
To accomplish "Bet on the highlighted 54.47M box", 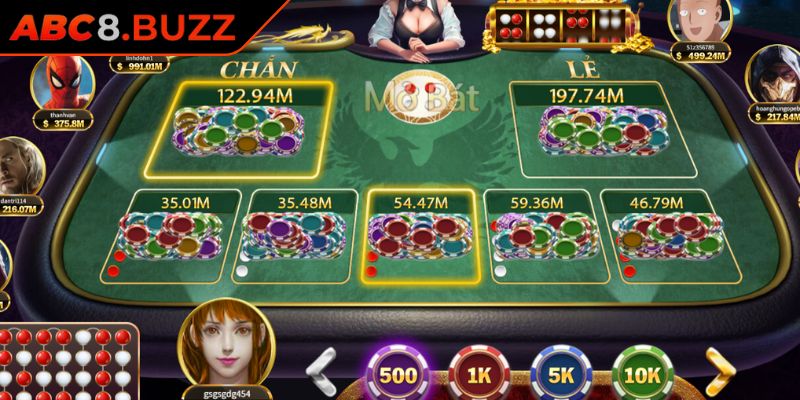I will point(419,235).
